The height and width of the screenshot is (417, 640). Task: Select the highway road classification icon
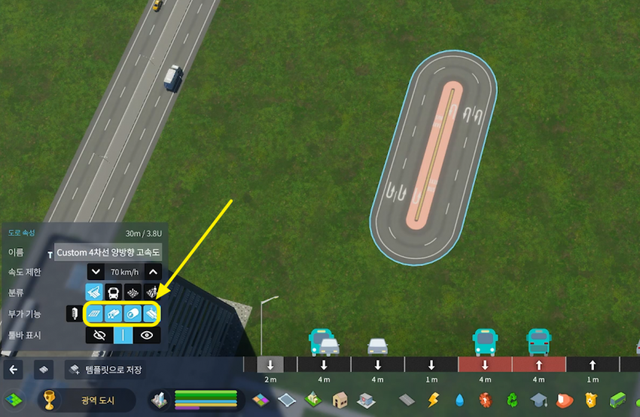(x=95, y=293)
